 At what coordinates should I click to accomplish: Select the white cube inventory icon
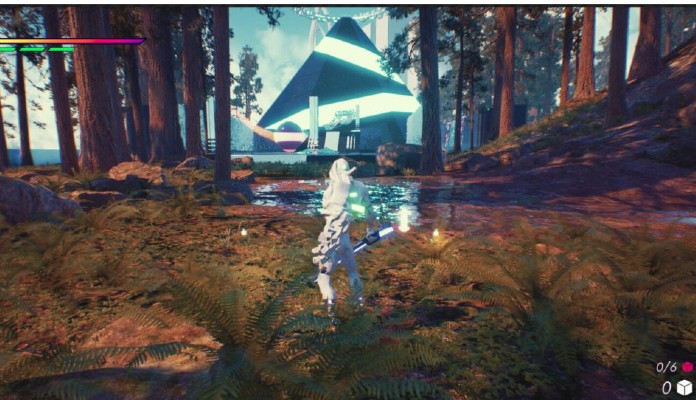684,388
